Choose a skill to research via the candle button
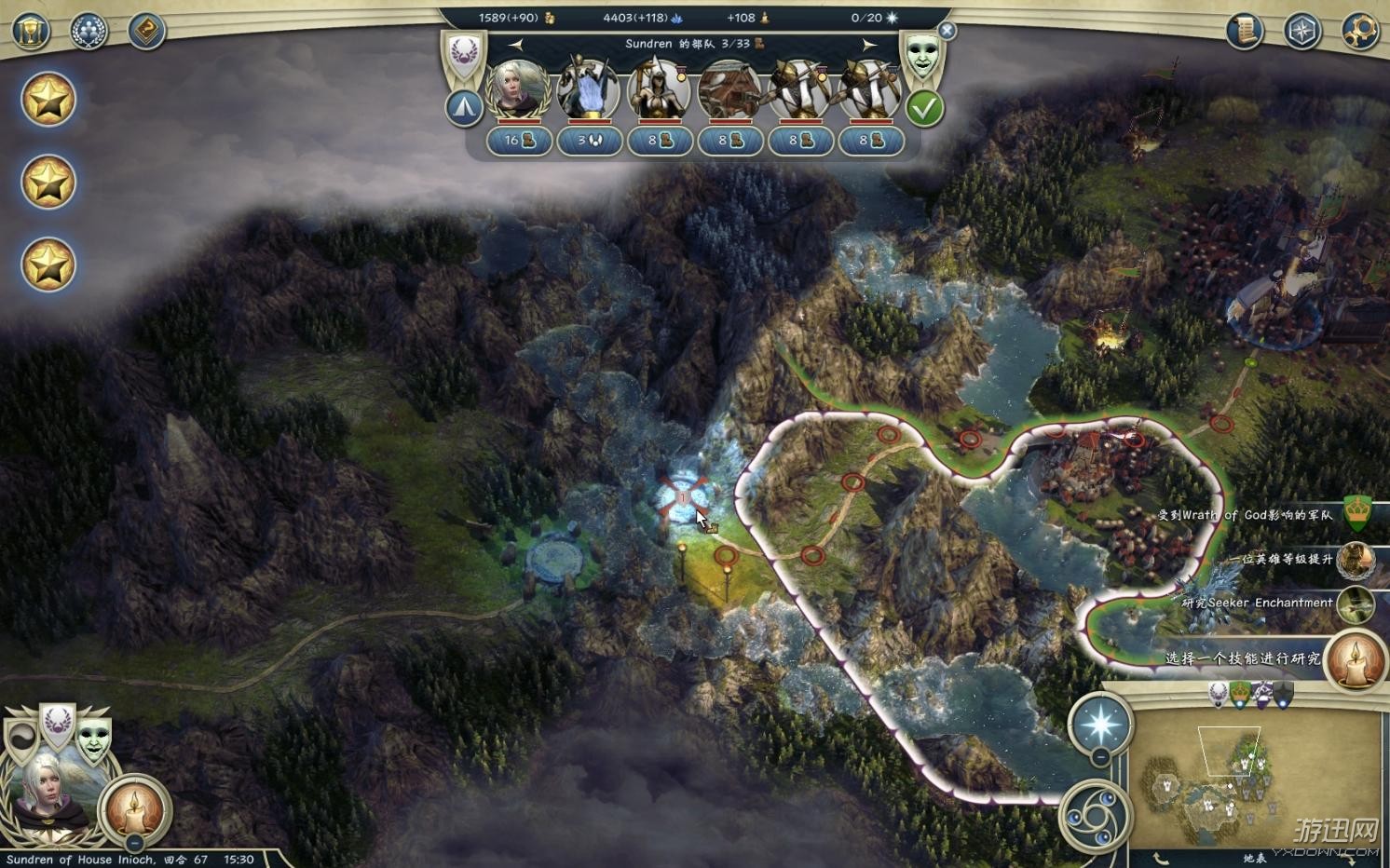Screen dimensions: 1390x868 coord(1355,659)
